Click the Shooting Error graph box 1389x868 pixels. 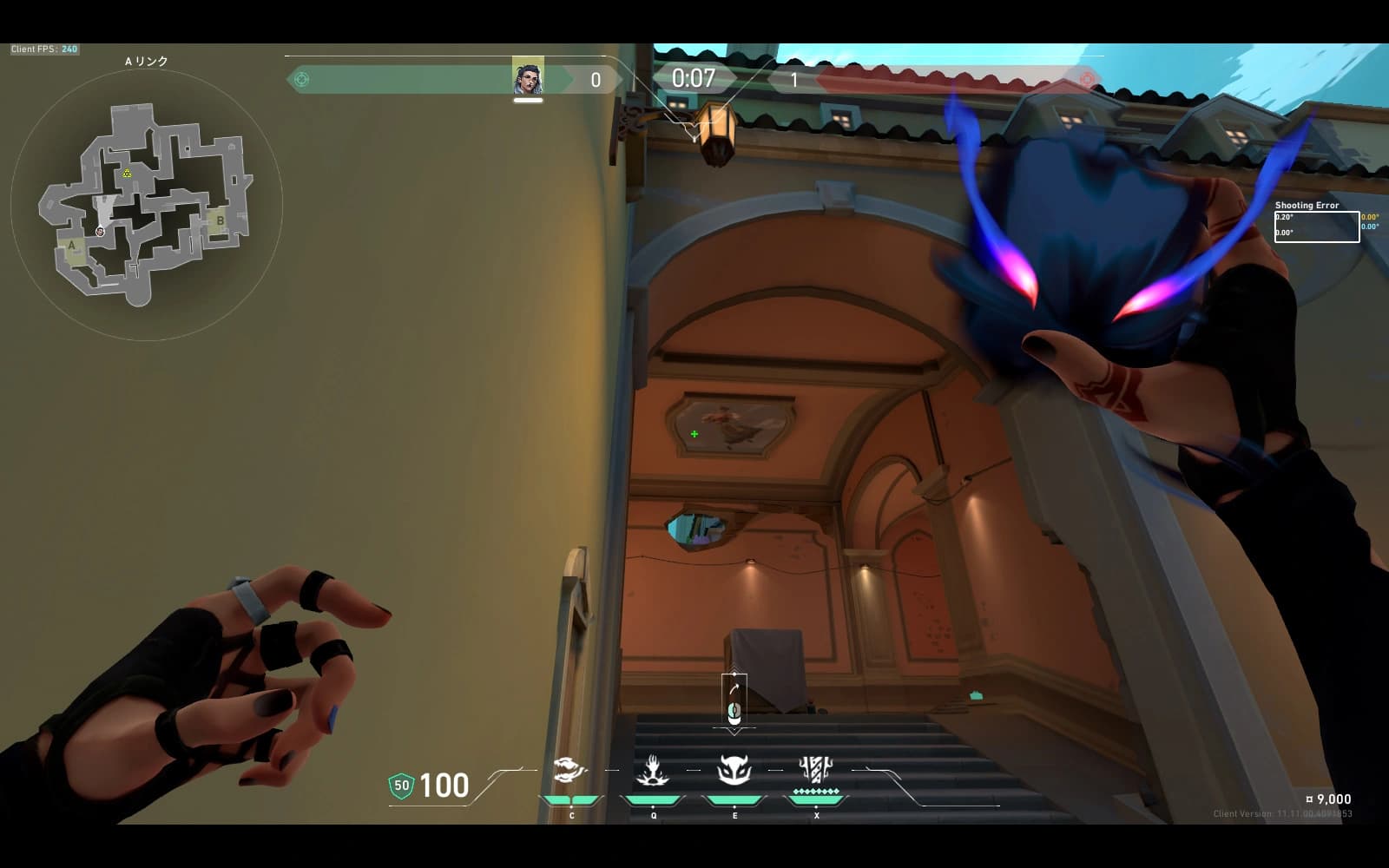coord(1316,227)
